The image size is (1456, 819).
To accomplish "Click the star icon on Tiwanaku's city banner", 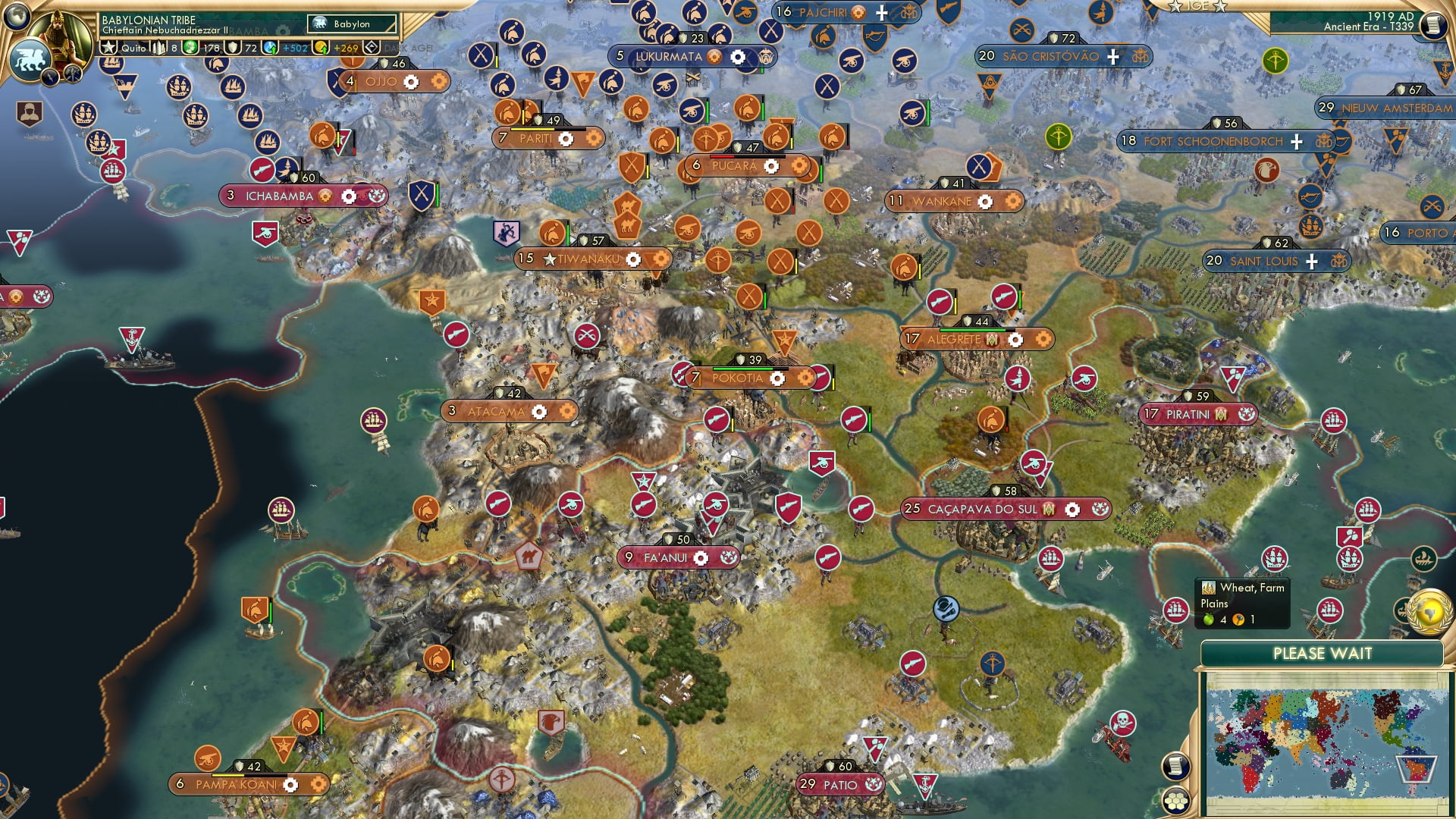I will pos(548,259).
